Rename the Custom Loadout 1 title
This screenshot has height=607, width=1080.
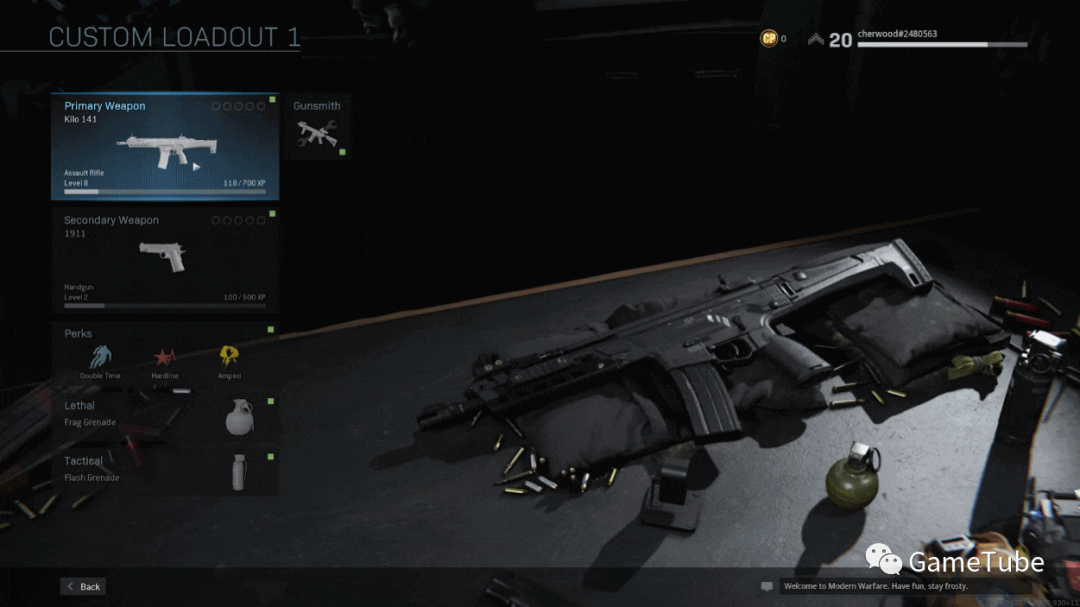click(x=174, y=38)
